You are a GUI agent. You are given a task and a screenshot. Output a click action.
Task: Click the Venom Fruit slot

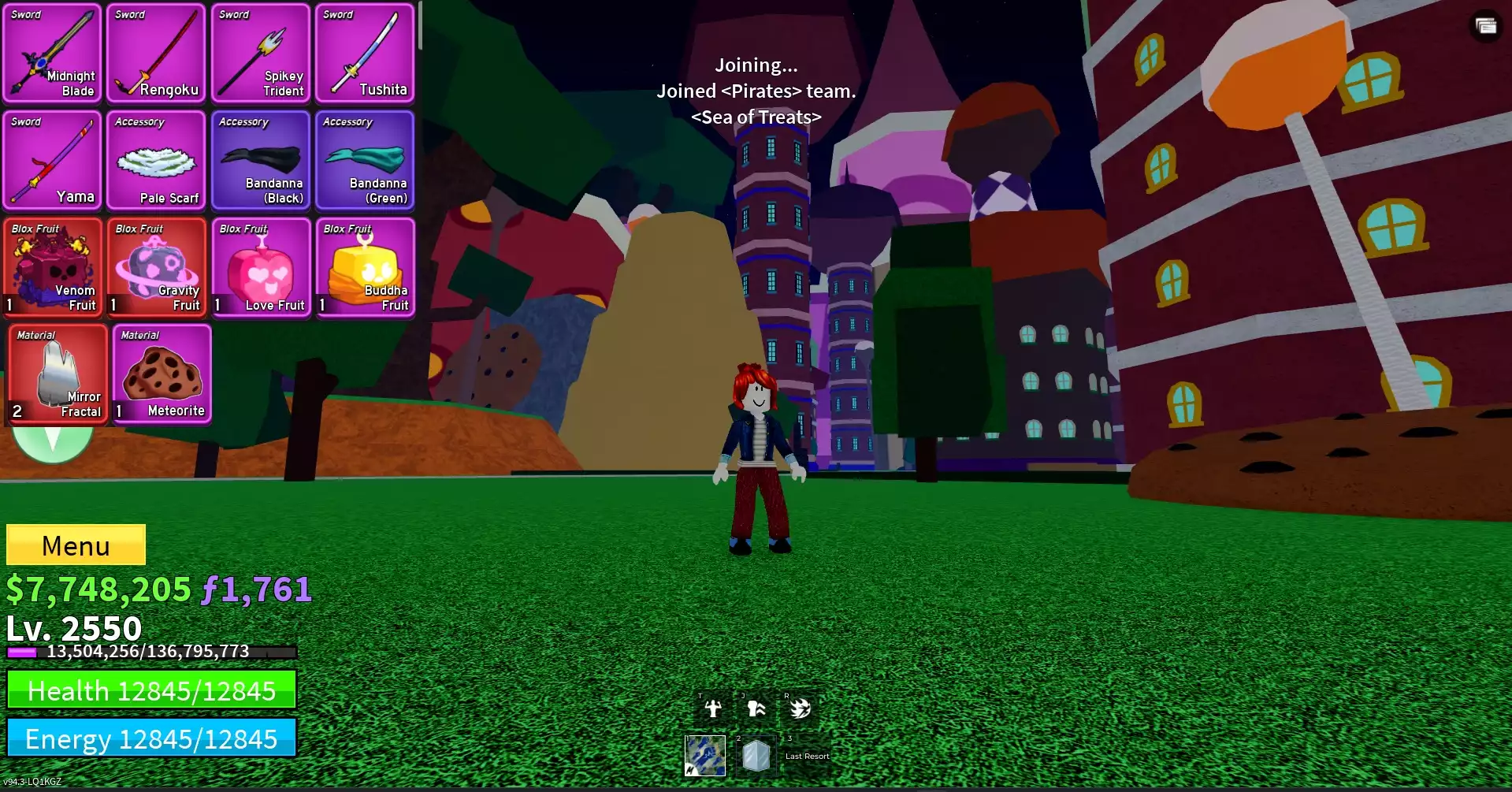coord(52,267)
